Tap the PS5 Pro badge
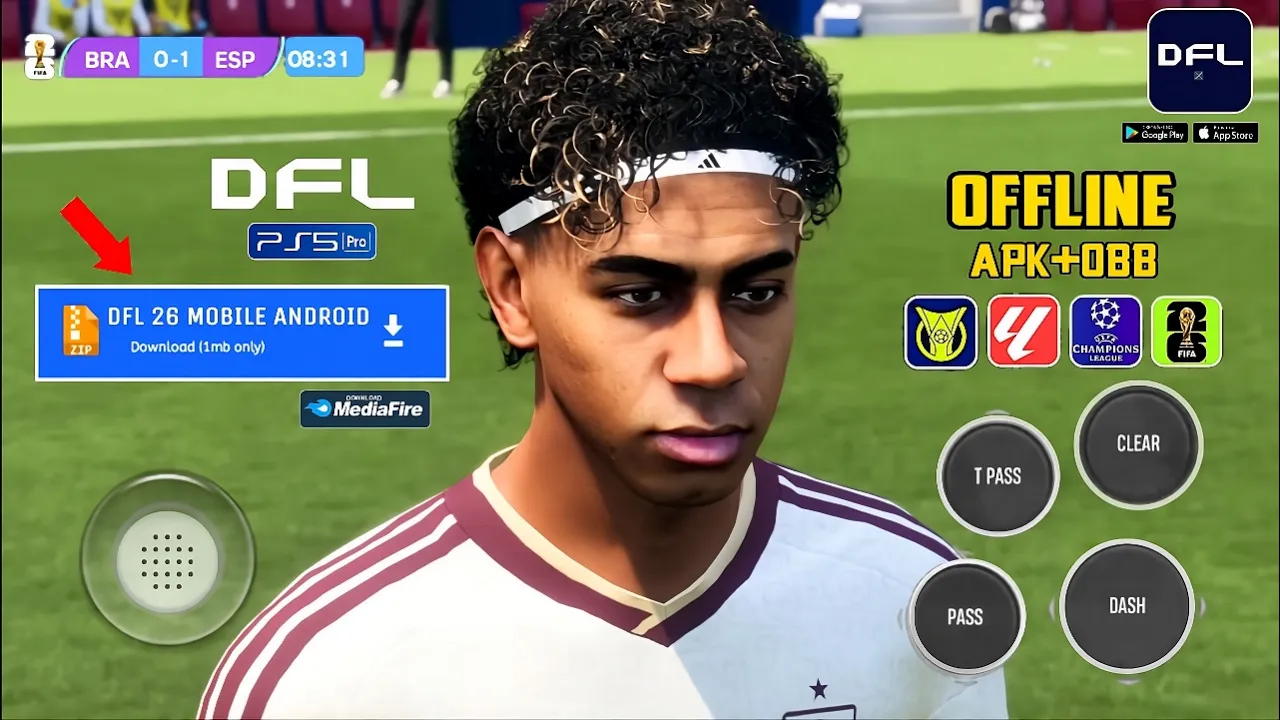1280x720 pixels. (x=312, y=241)
